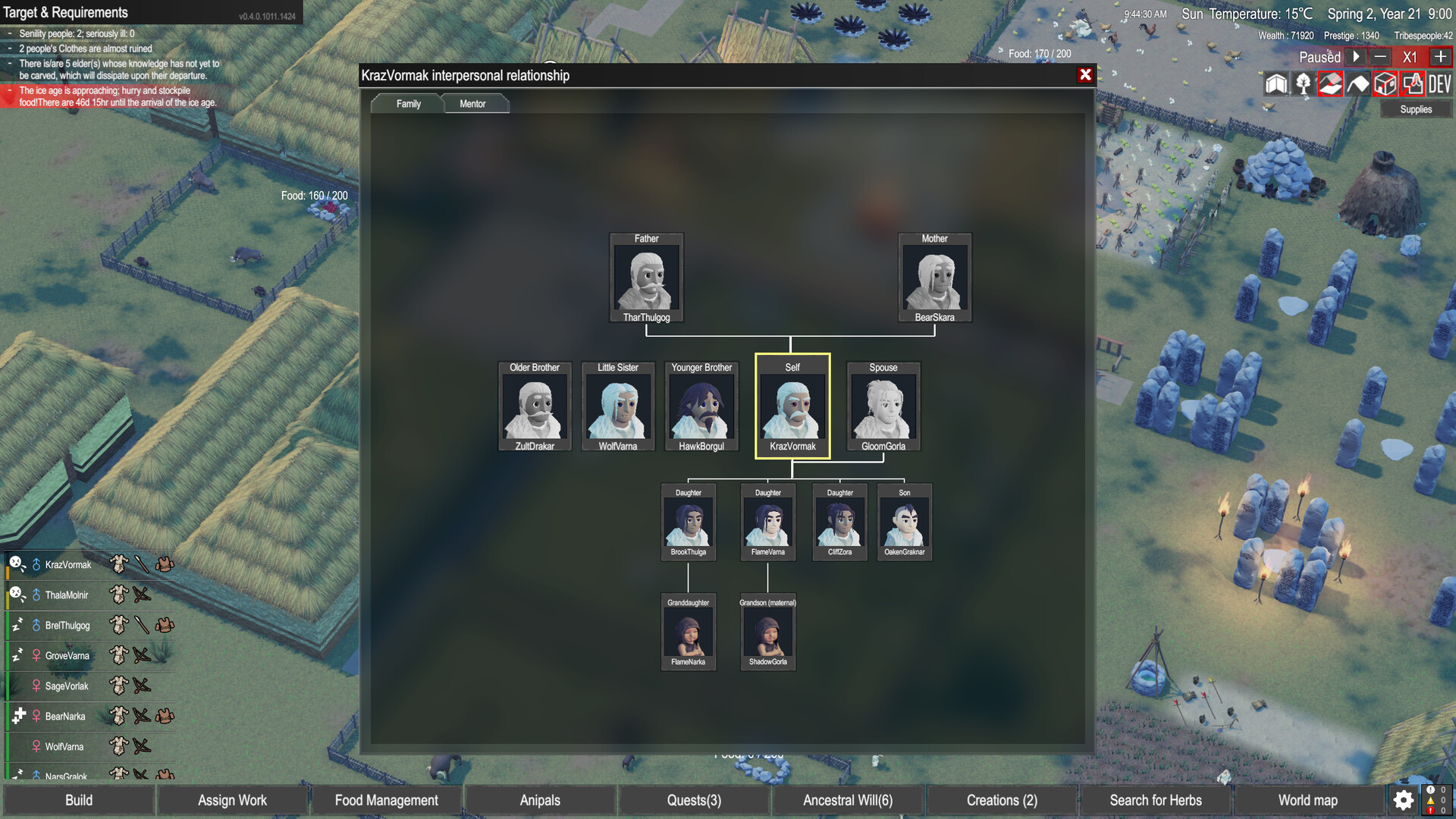Resume the game with the play button
The height and width of the screenshot is (819, 1456).
coord(1356,56)
